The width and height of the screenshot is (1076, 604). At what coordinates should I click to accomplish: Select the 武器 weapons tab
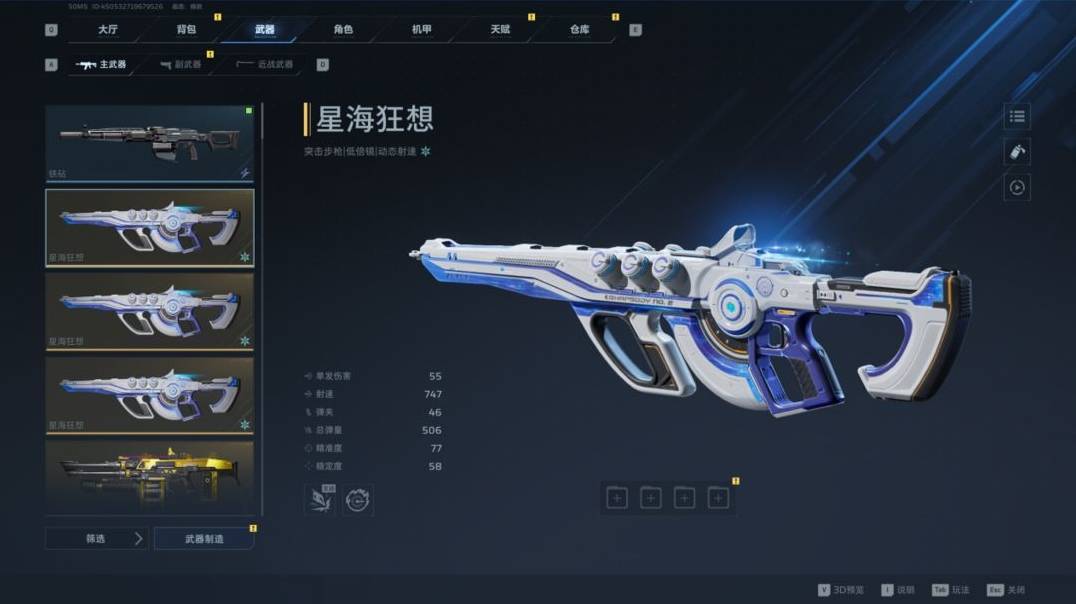tap(264, 30)
